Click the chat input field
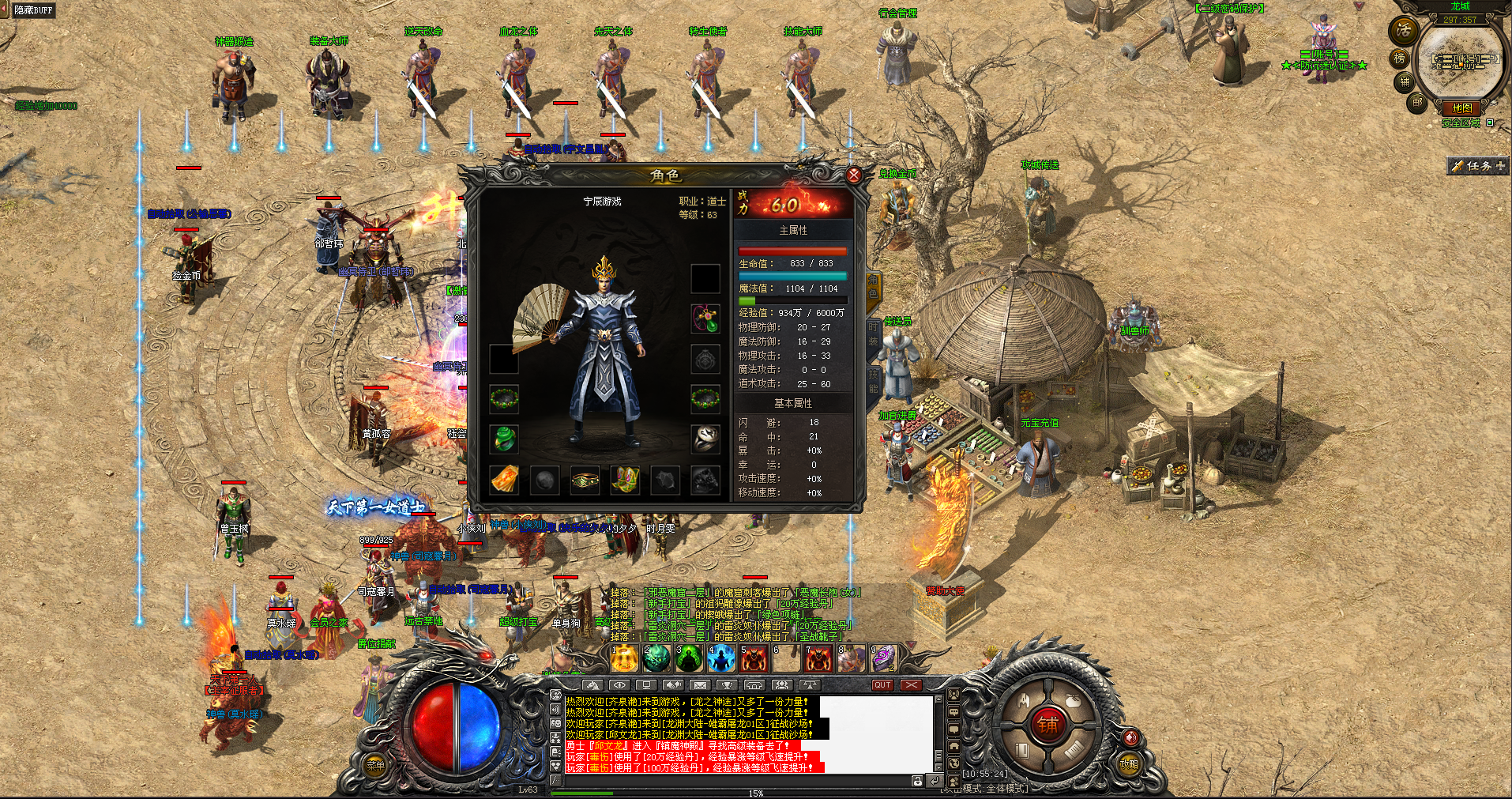Screen dimensions: 1512x799 coord(735,781)
